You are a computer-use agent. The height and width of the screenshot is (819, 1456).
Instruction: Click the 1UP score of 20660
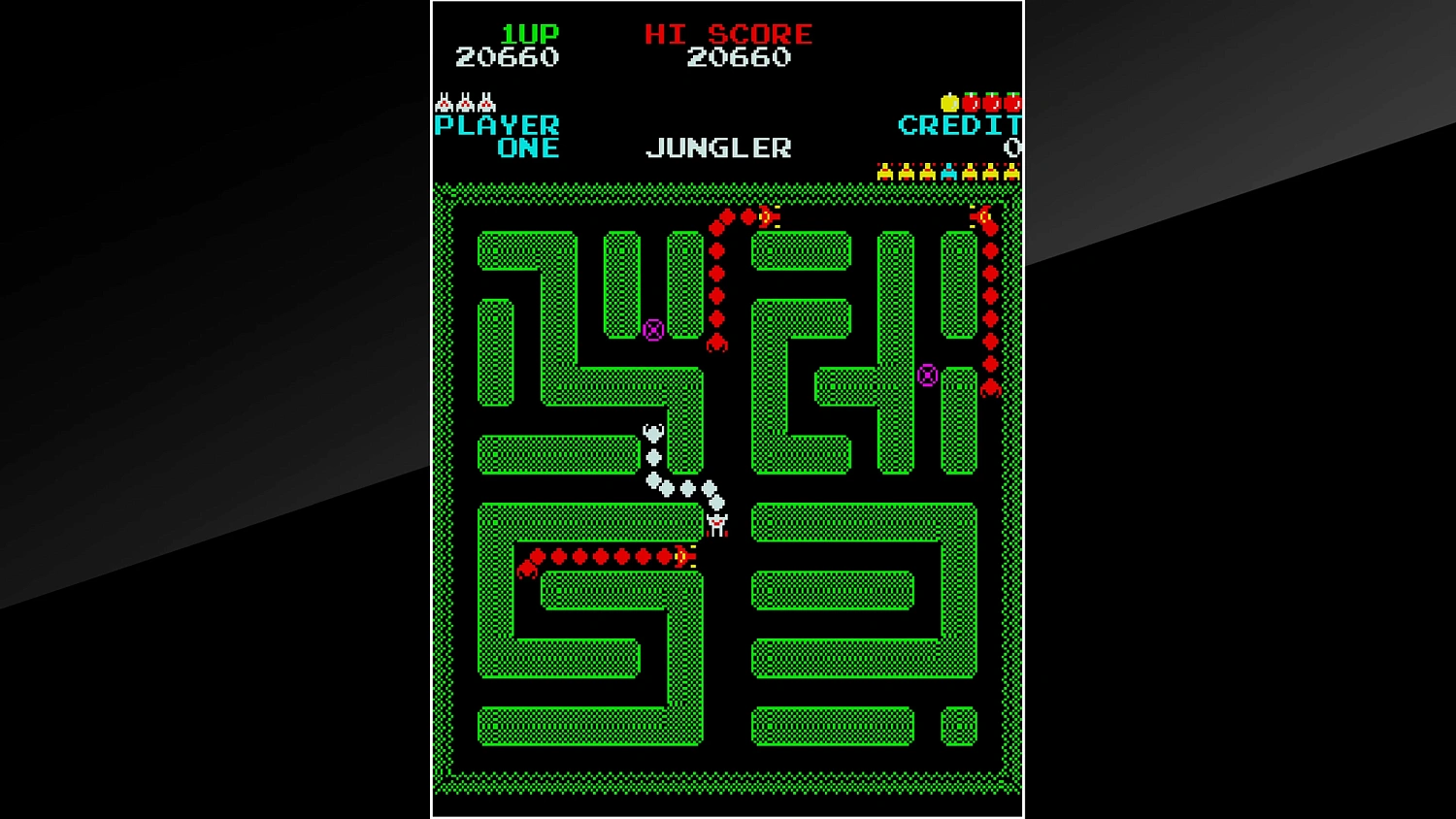tap(507, 57)
